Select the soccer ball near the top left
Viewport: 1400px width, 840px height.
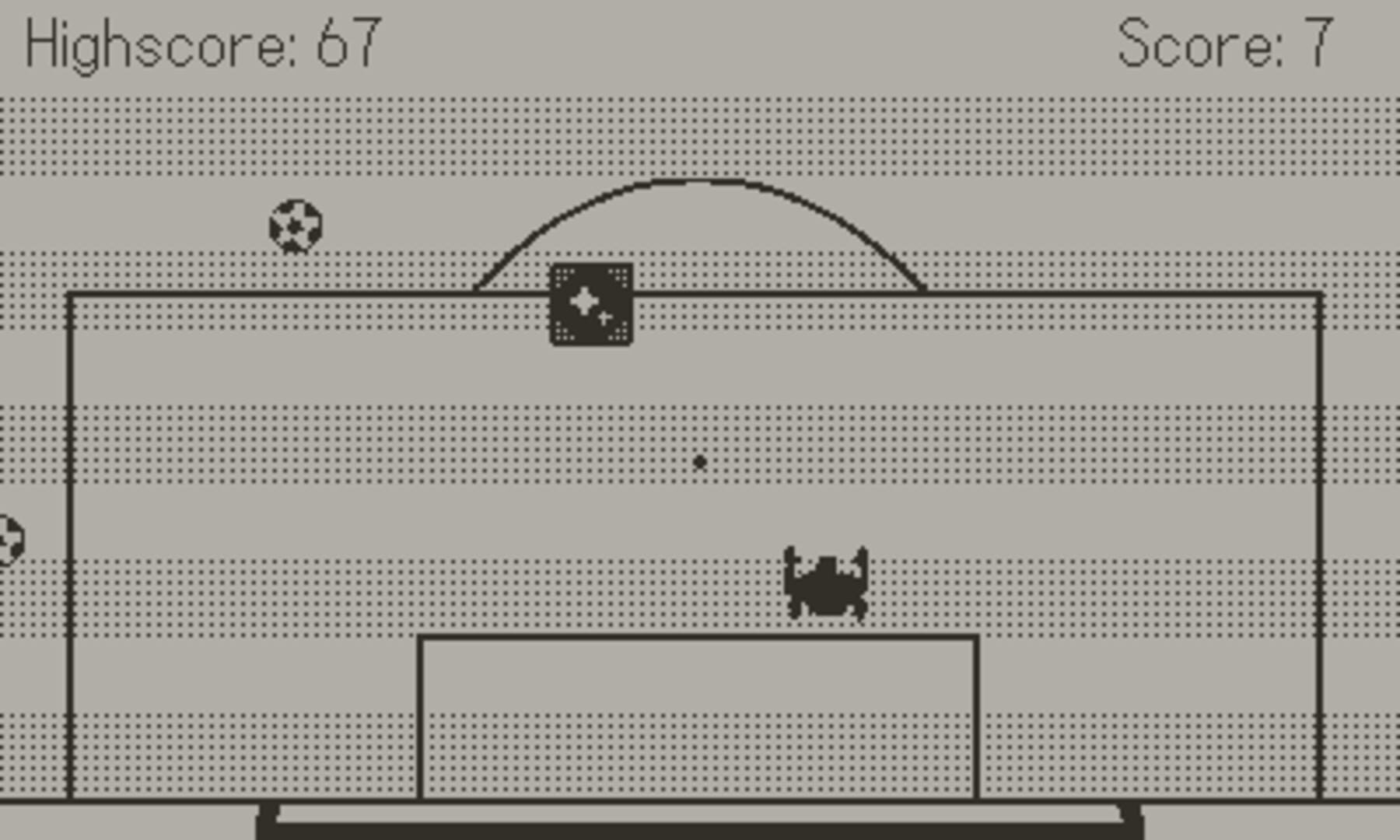(x=296, y=227)
